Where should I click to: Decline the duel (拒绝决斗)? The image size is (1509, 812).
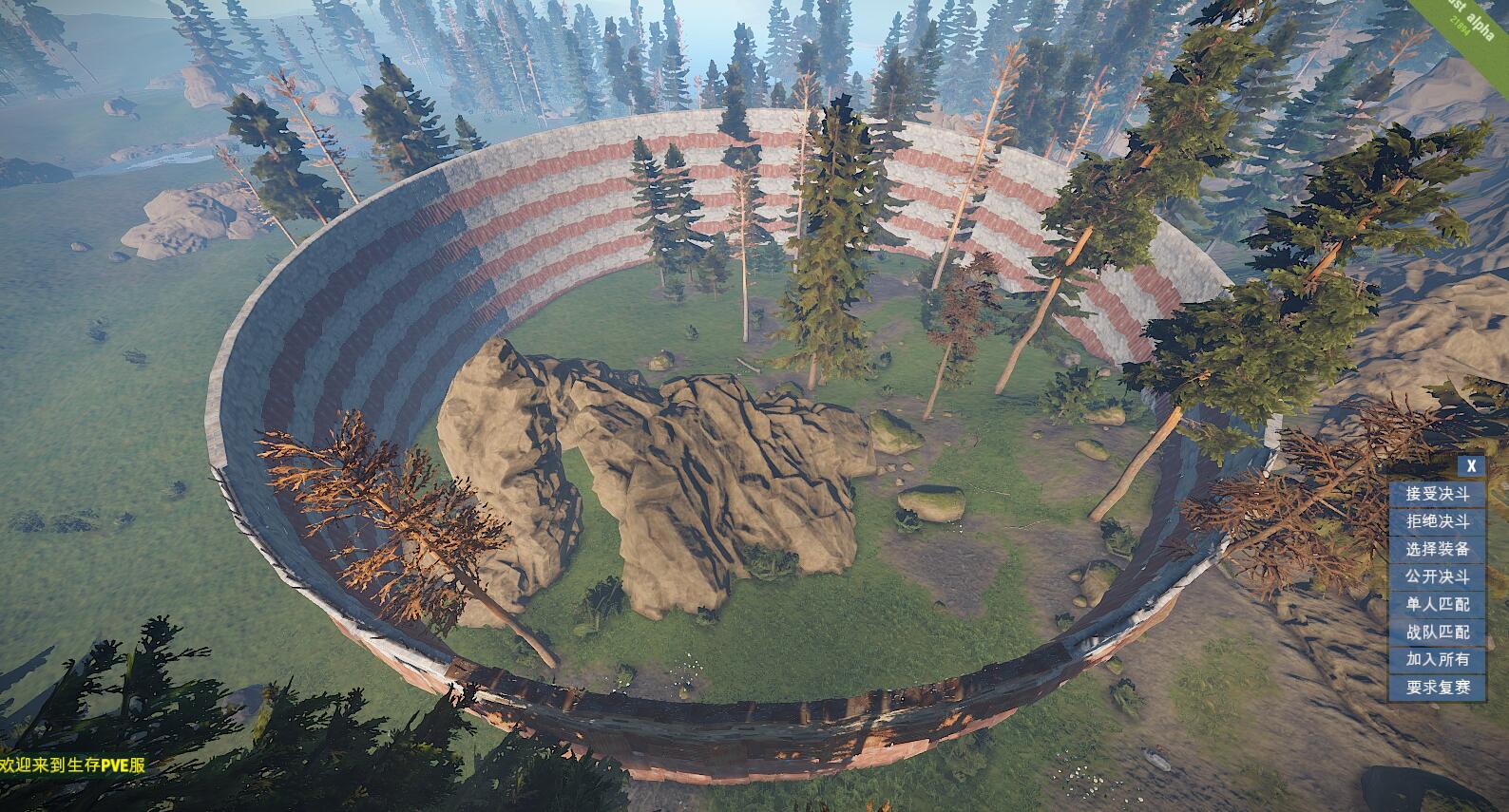[x=1437, y=521]
